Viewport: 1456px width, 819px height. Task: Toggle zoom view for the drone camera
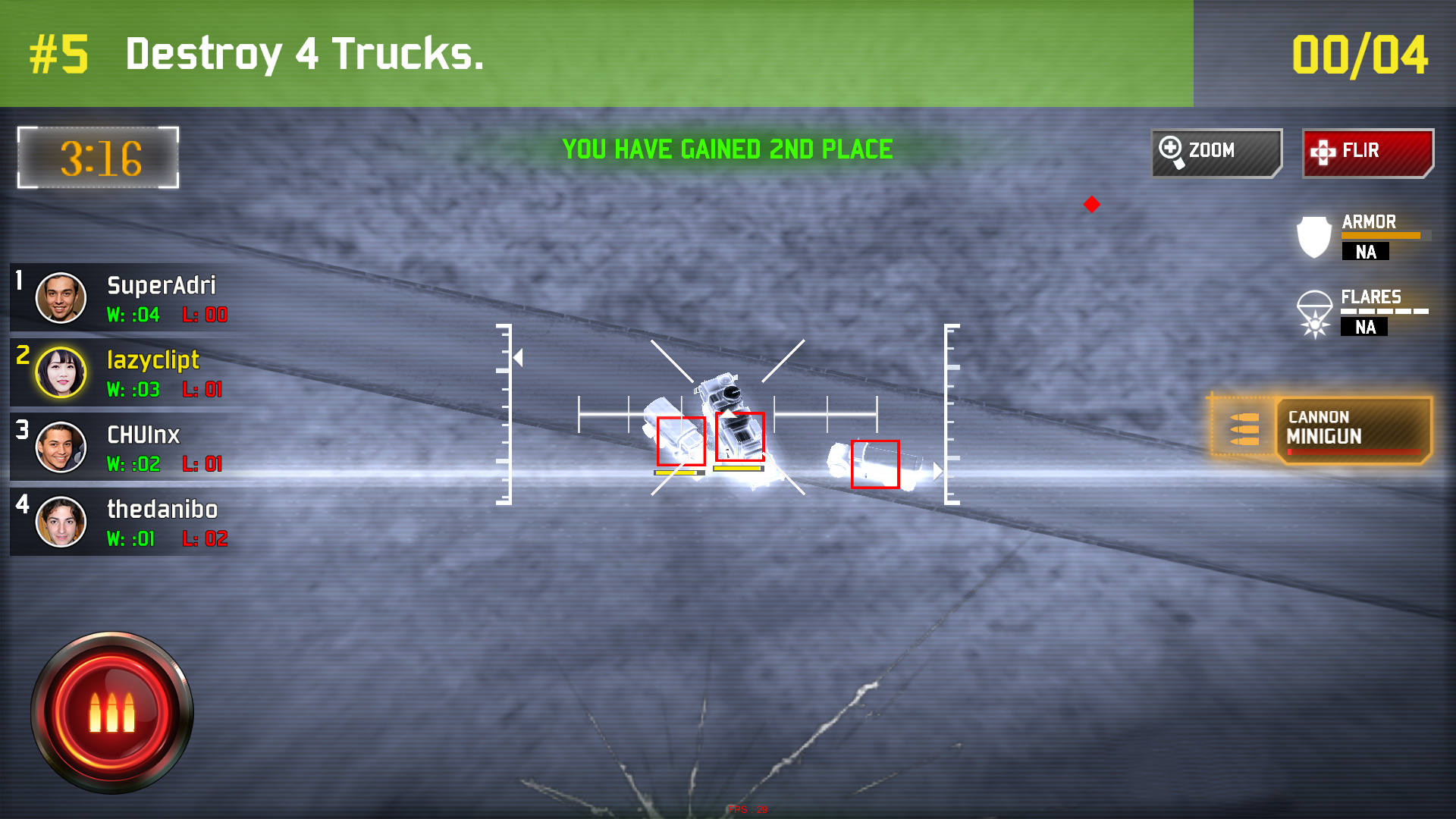pos(1216,150)
